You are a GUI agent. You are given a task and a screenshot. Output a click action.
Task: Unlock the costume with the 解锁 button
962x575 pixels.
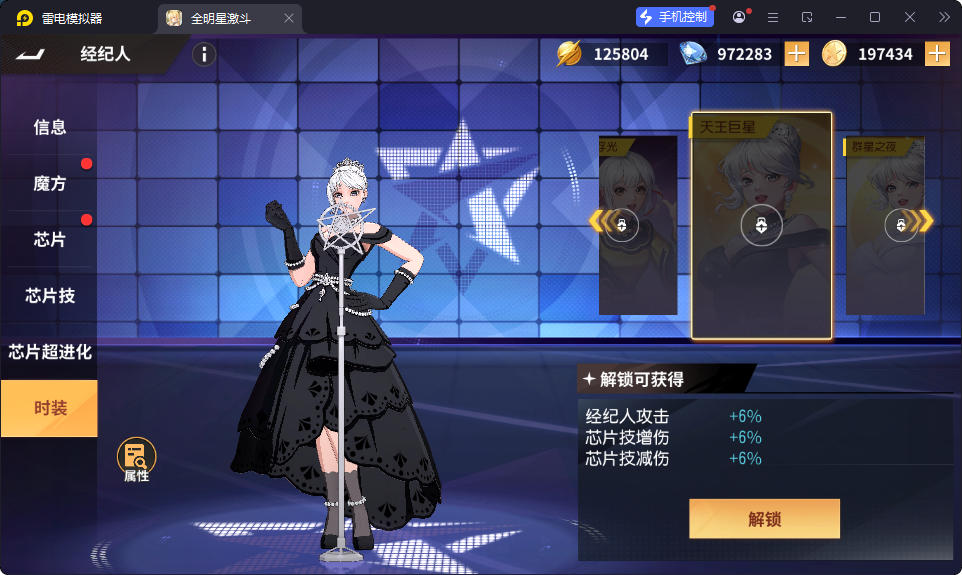[764, 519]
